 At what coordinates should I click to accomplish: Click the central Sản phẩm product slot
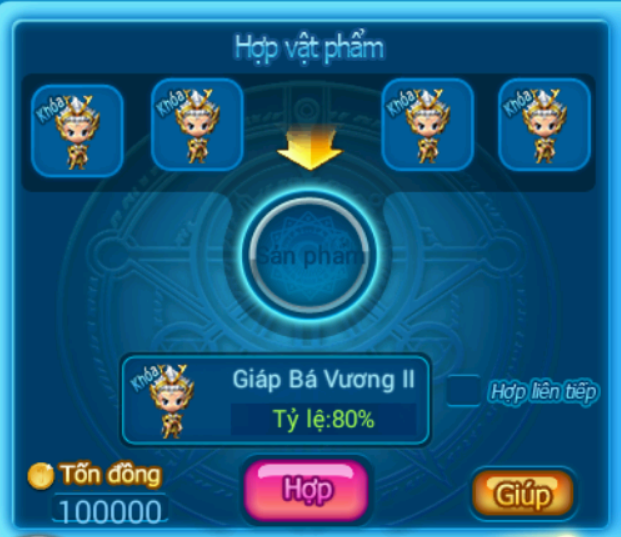[x=310, y=252]
